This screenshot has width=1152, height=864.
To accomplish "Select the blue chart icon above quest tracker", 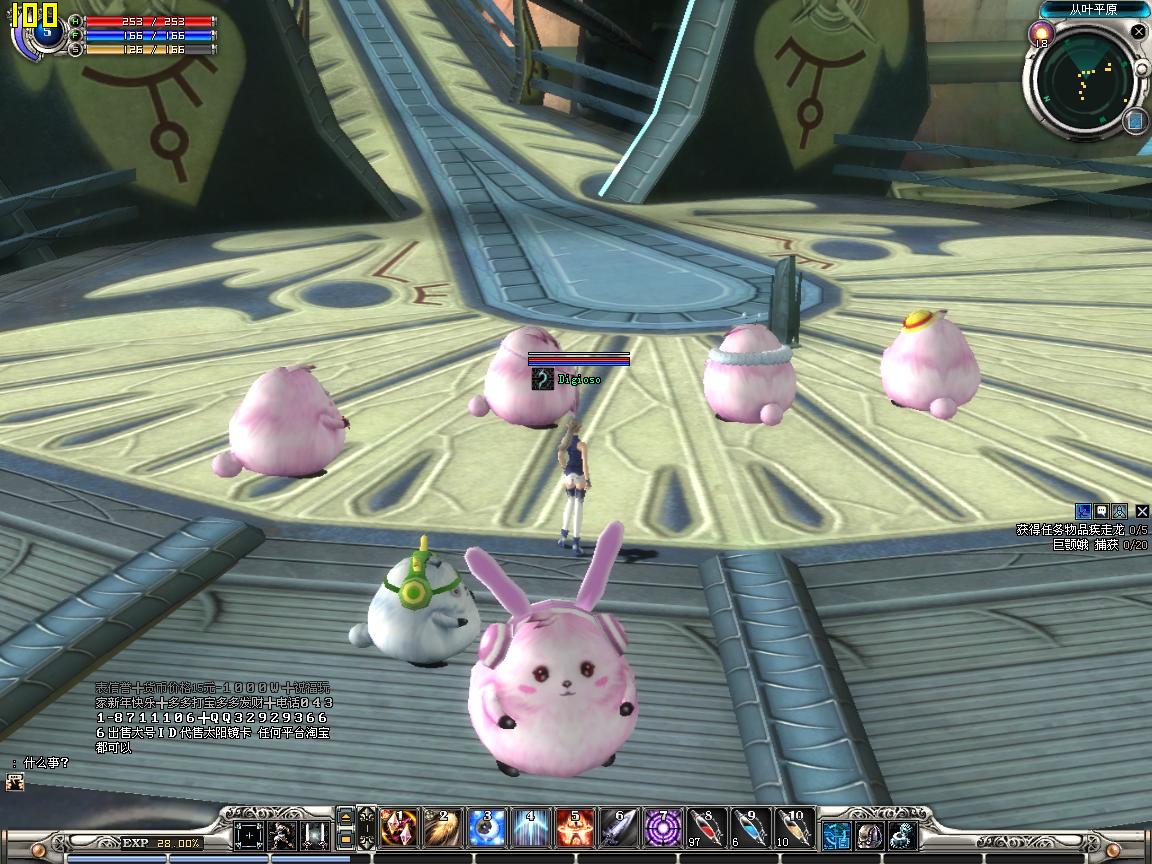I will [x=1083, y=511].
